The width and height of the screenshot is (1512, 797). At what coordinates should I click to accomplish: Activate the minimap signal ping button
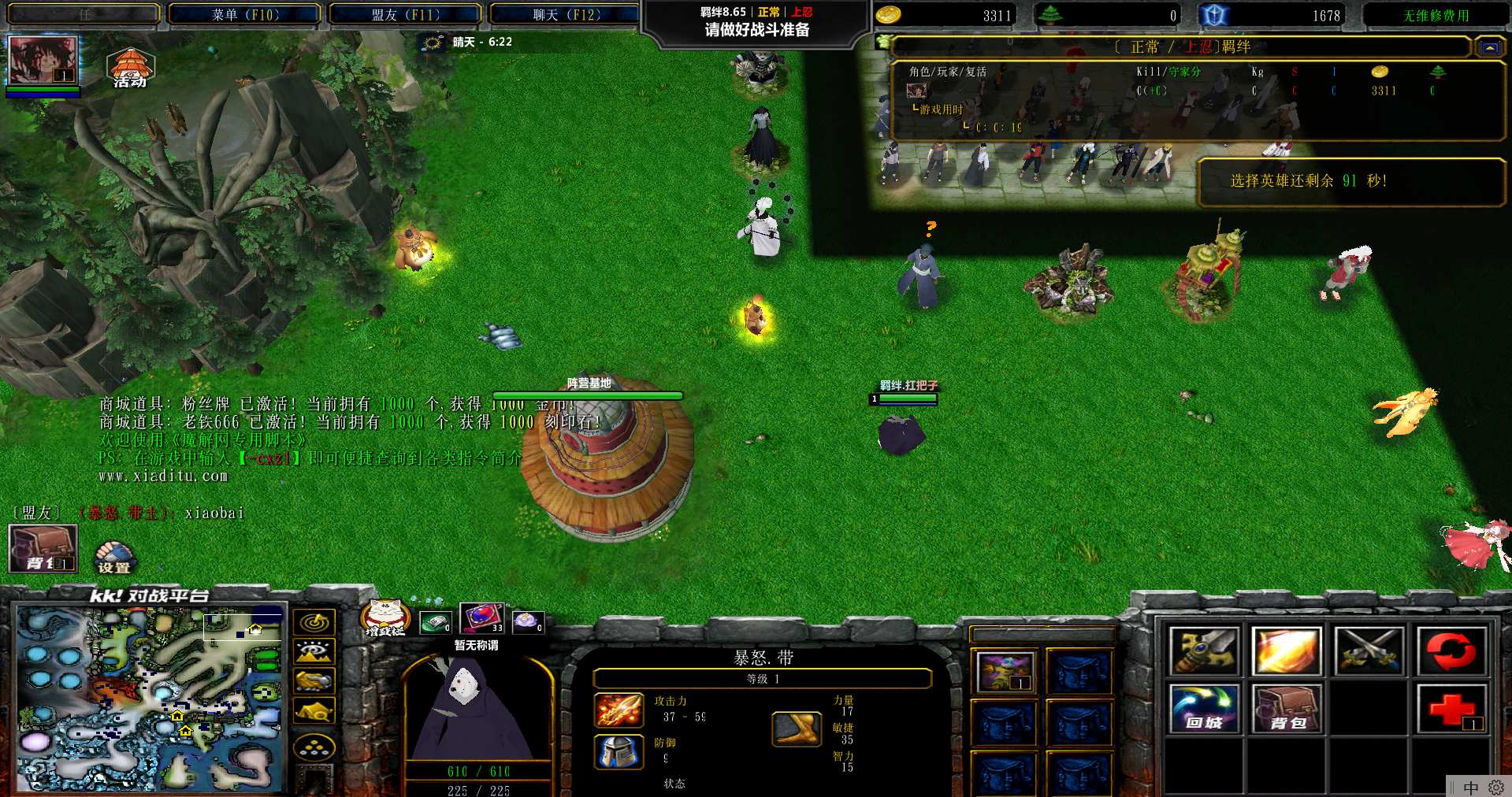314,623
